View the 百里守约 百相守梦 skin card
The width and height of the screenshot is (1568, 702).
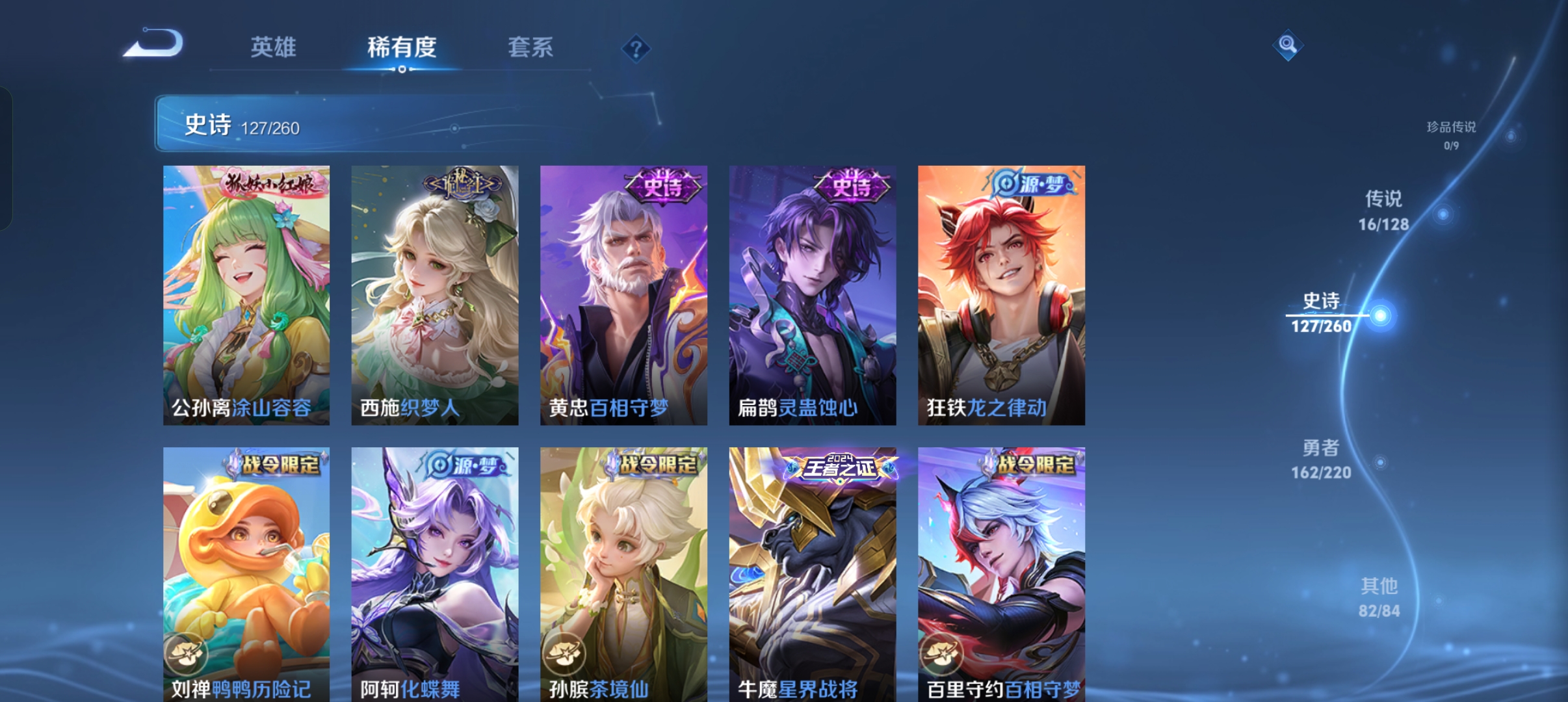click(1001, 573)
